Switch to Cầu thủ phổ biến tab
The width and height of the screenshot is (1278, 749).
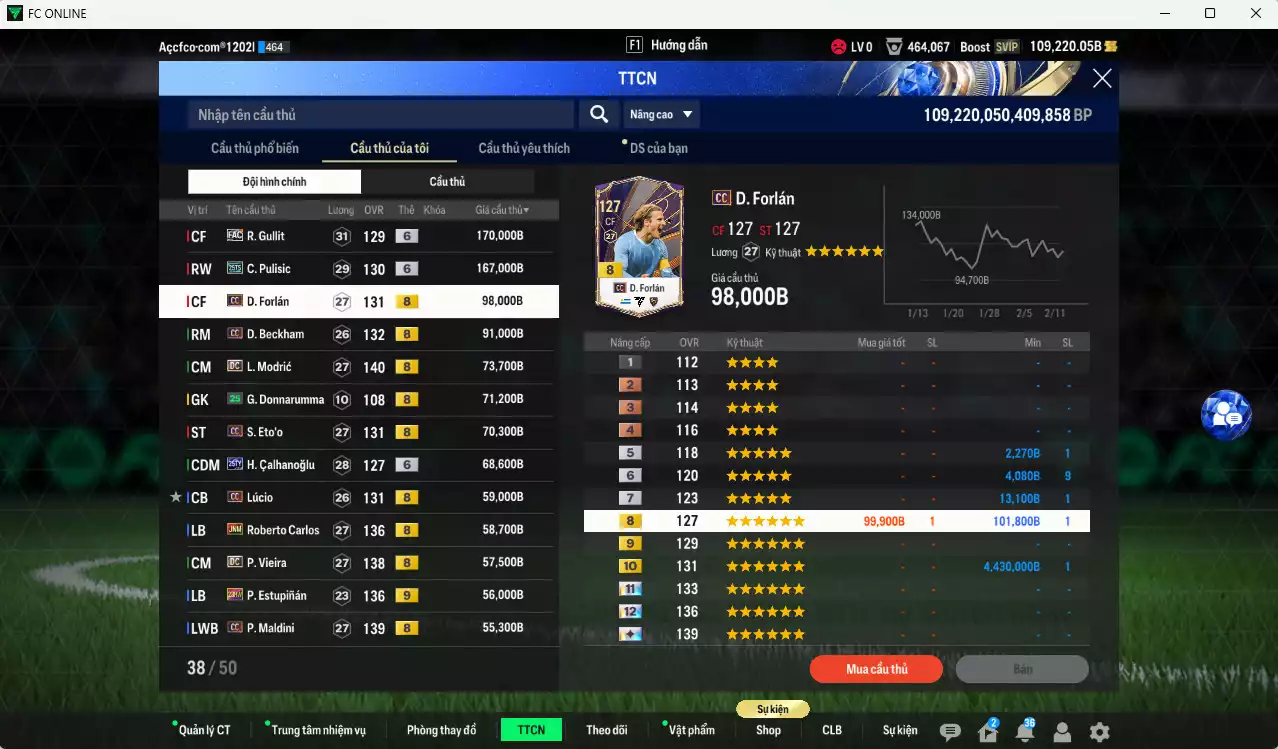click(254, 148)
